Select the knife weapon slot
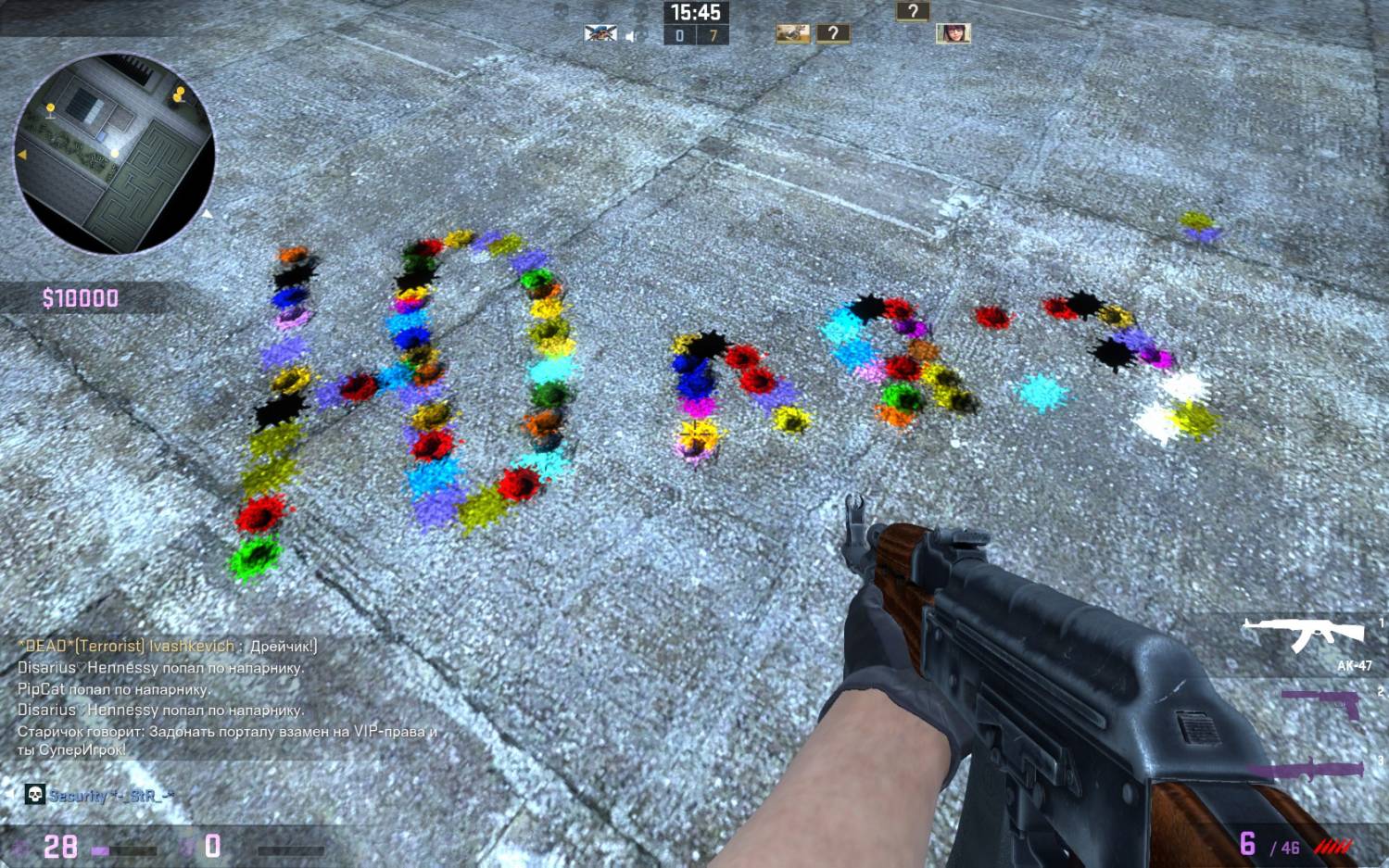The width and height of the screenshot is (1389, 868). click(1307, 770)
